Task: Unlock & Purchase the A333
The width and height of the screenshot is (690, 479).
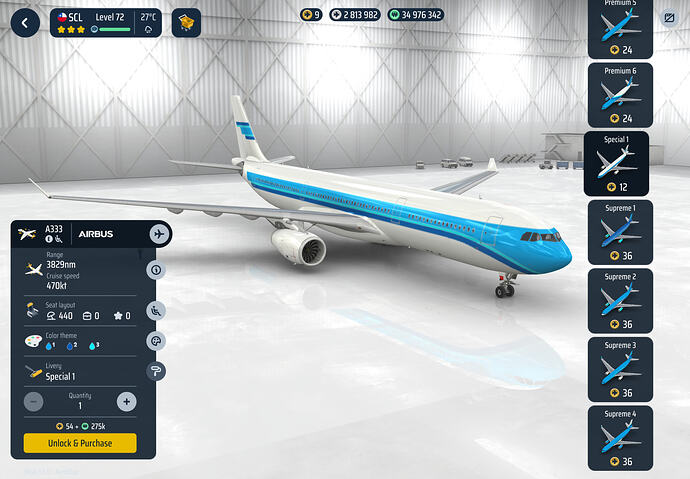Action: pos(80,443)
